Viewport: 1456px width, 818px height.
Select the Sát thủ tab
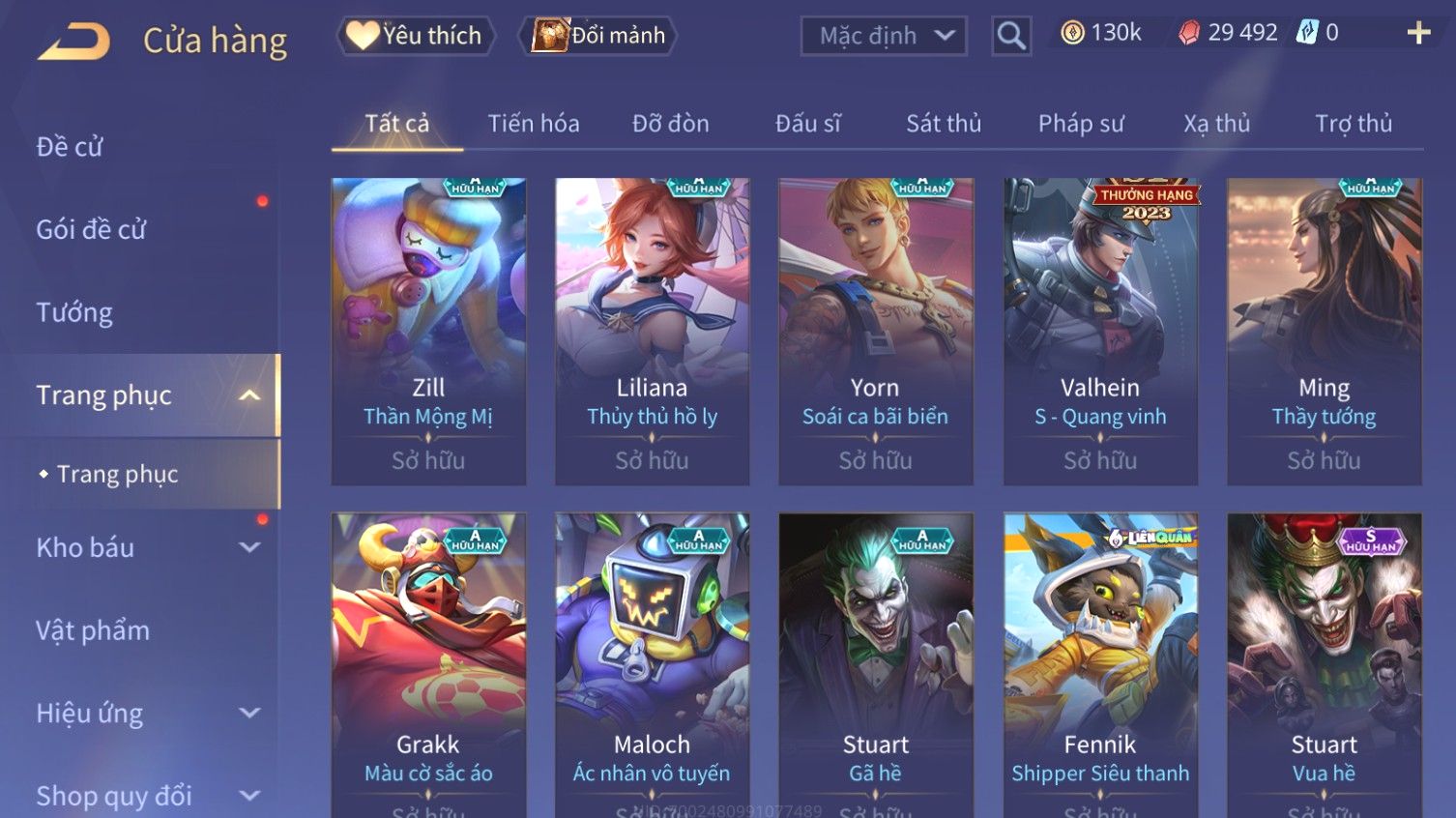pos(943,124)
